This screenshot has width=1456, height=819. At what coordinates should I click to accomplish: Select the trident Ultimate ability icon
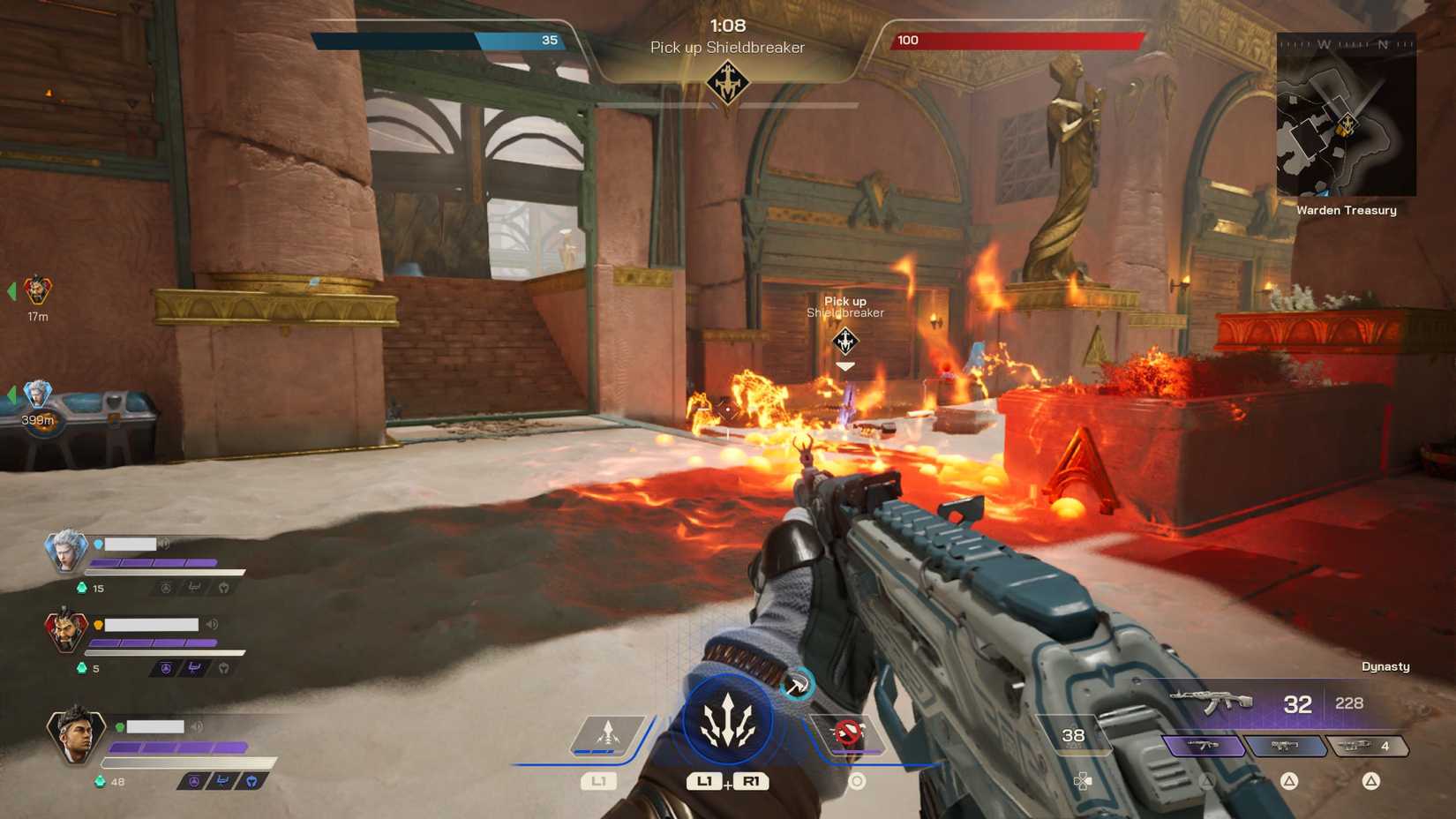[x=726, y=719]
